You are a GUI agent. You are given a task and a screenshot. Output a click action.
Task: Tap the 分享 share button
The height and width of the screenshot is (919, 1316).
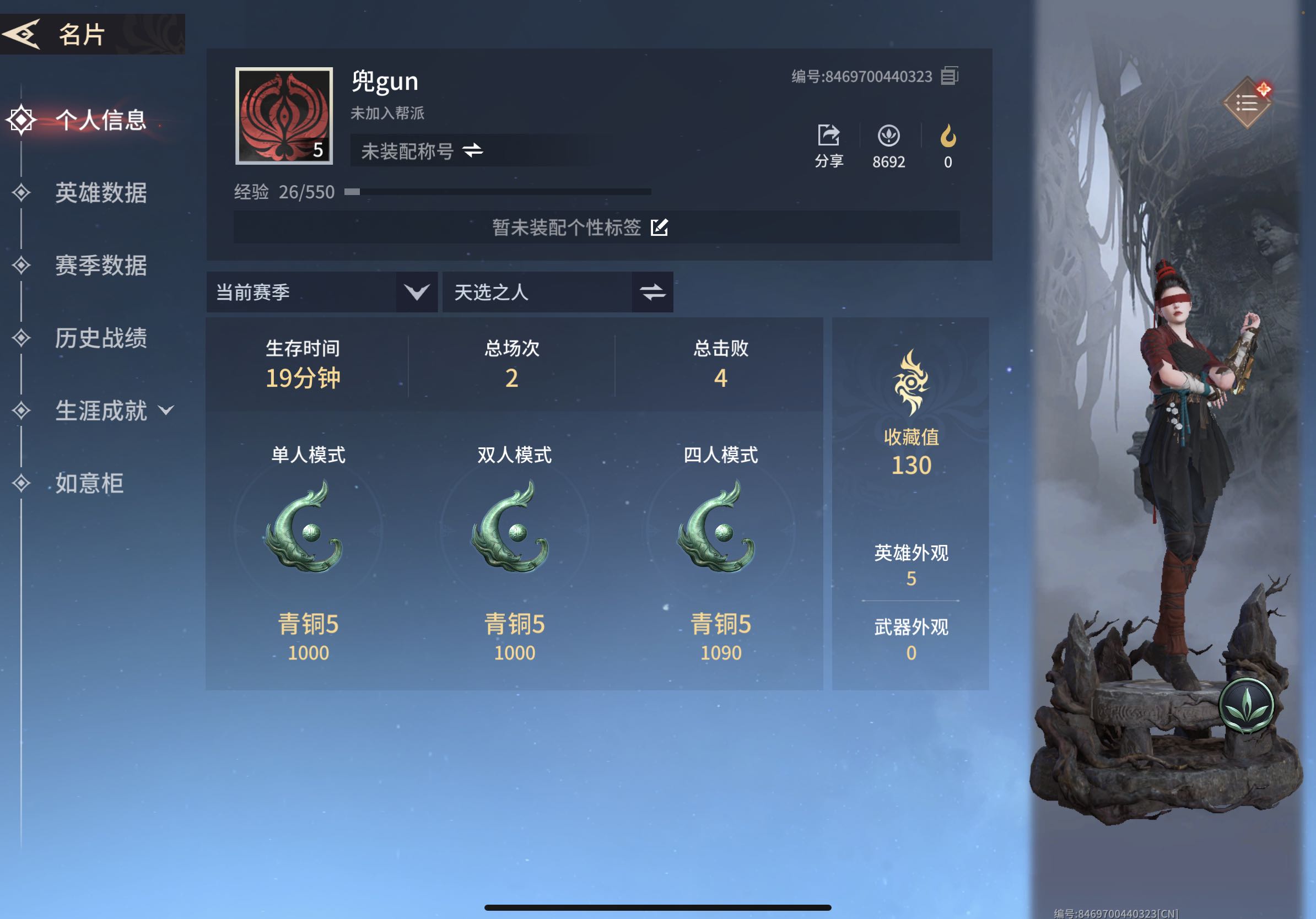point(829,145)
